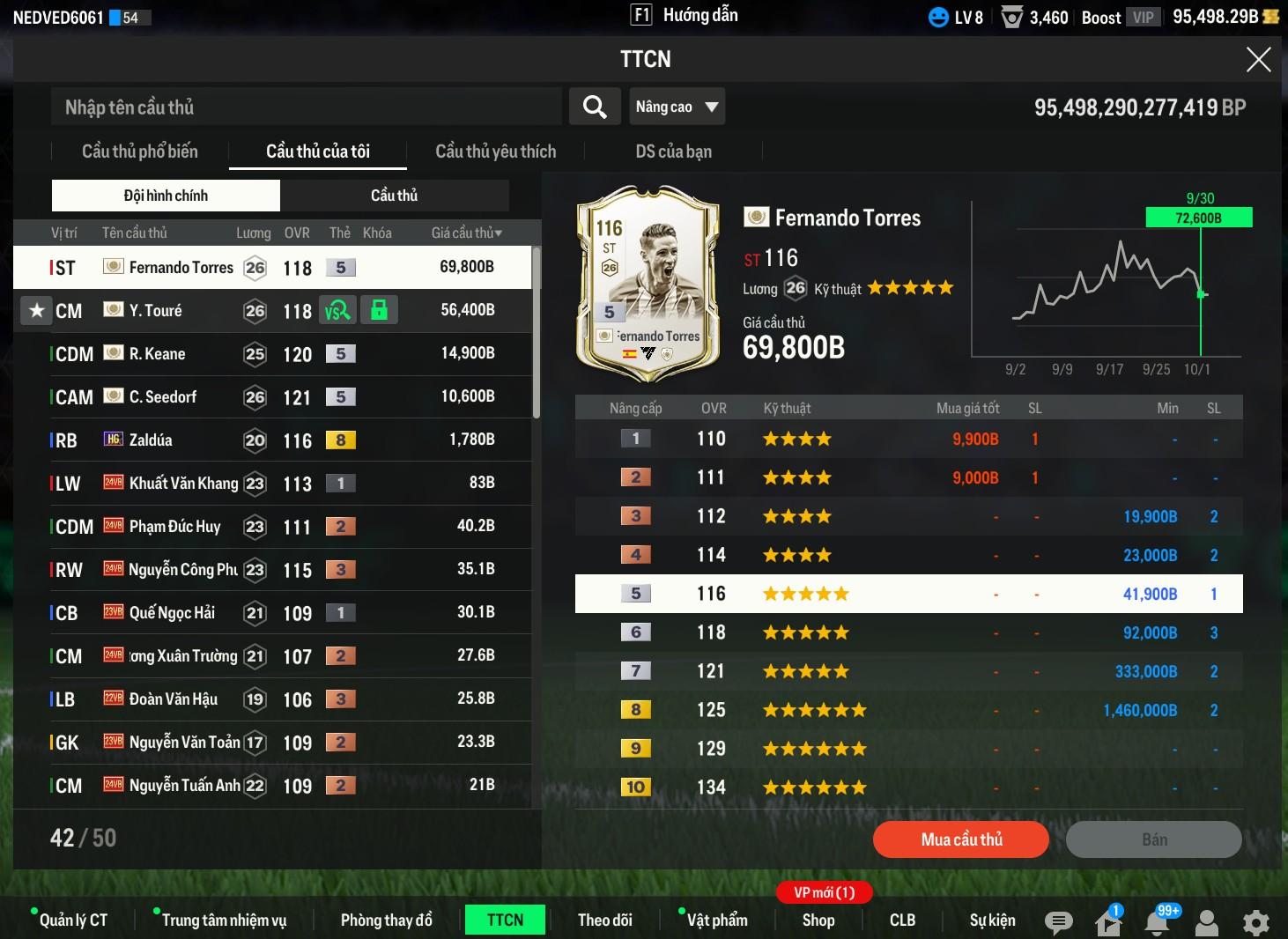The height and width of the screenshot is (939, 1288).
Task: Open the notifications bell icon
Action: point(1158,922)
